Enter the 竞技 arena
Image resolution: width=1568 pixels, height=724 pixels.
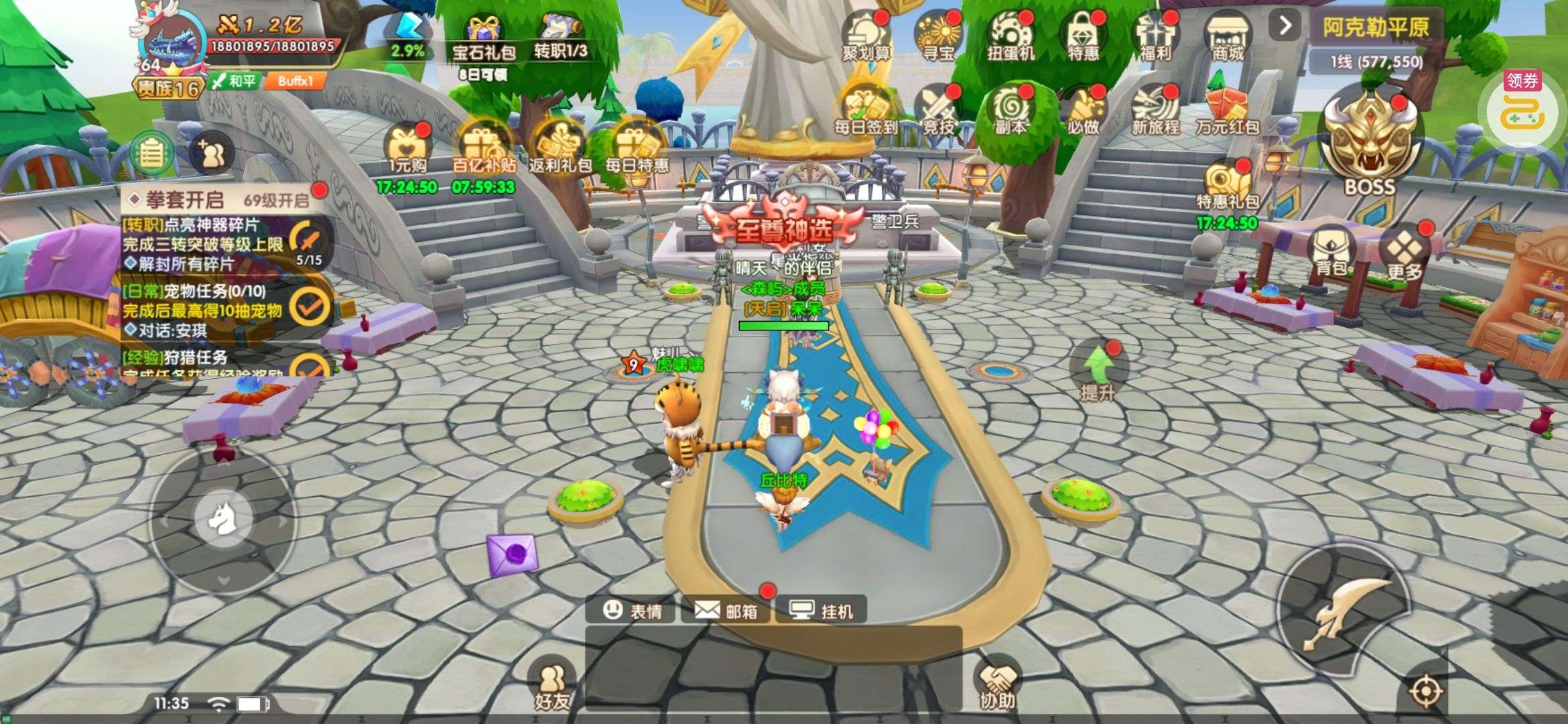tap(938, 109)
